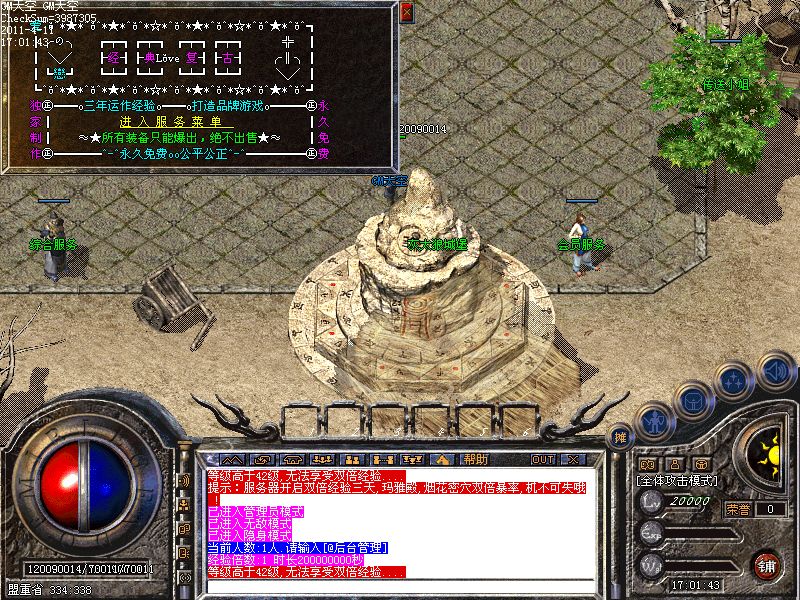This screenshot has width=800, height=600.
Task: Open the skills sparkle round button
Action: pos(735,381)
